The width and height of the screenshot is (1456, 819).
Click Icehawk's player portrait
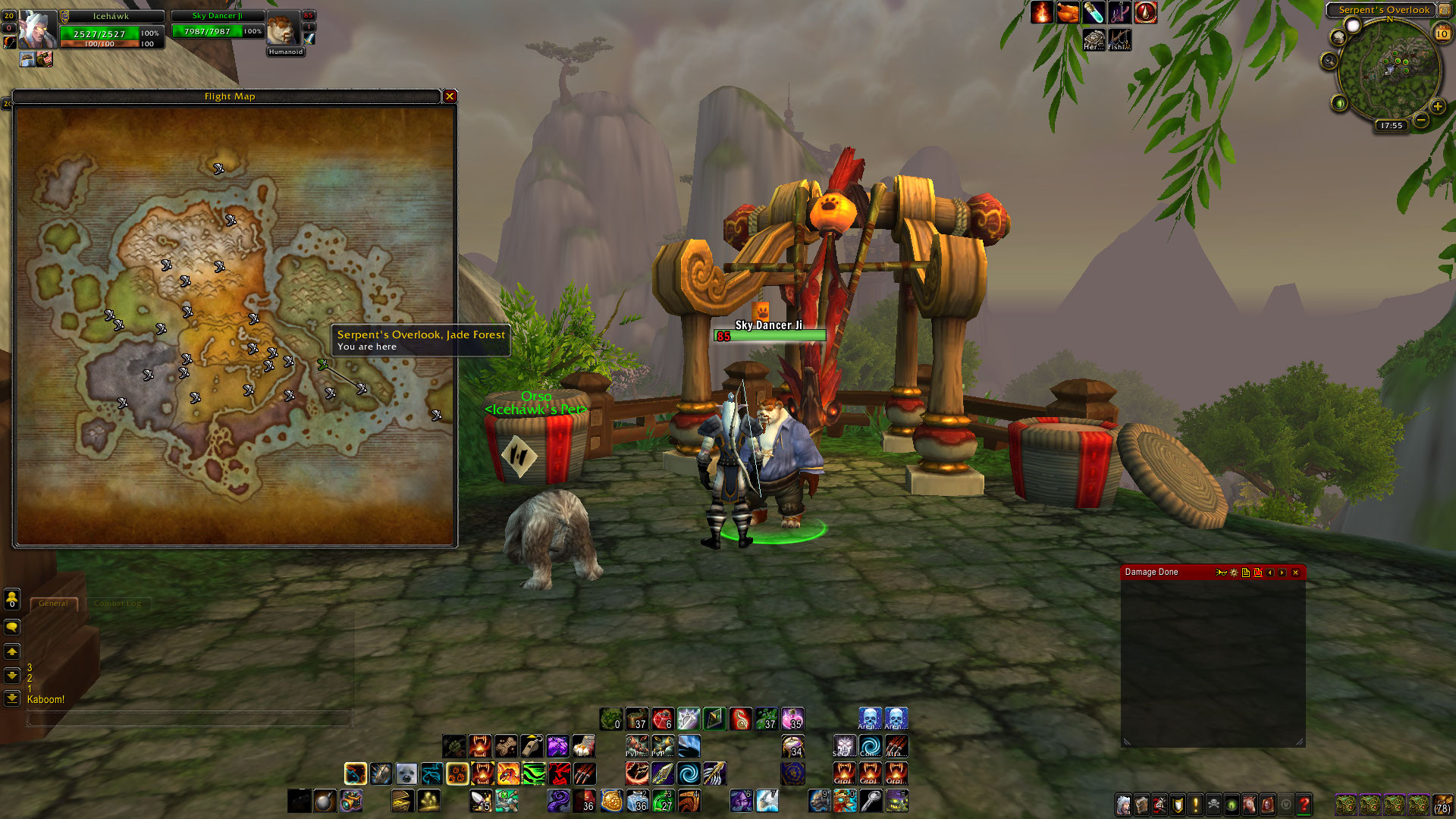tap(37, 30)
